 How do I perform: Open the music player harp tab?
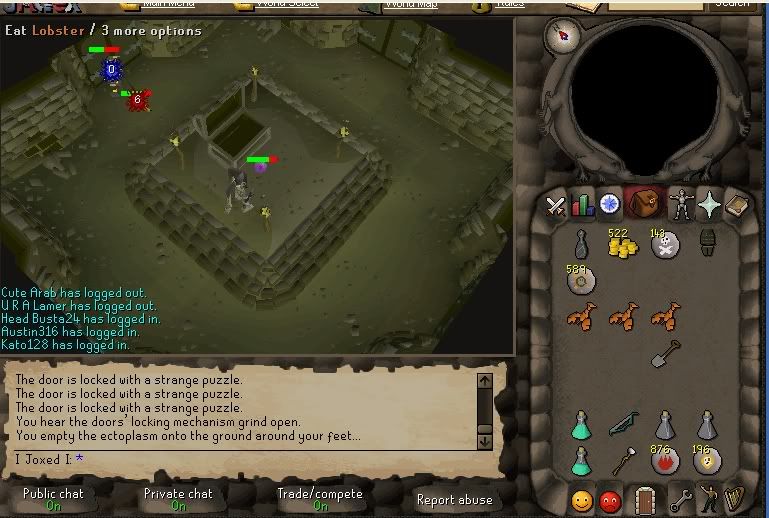pyautogui.click(x=735, y=498)
